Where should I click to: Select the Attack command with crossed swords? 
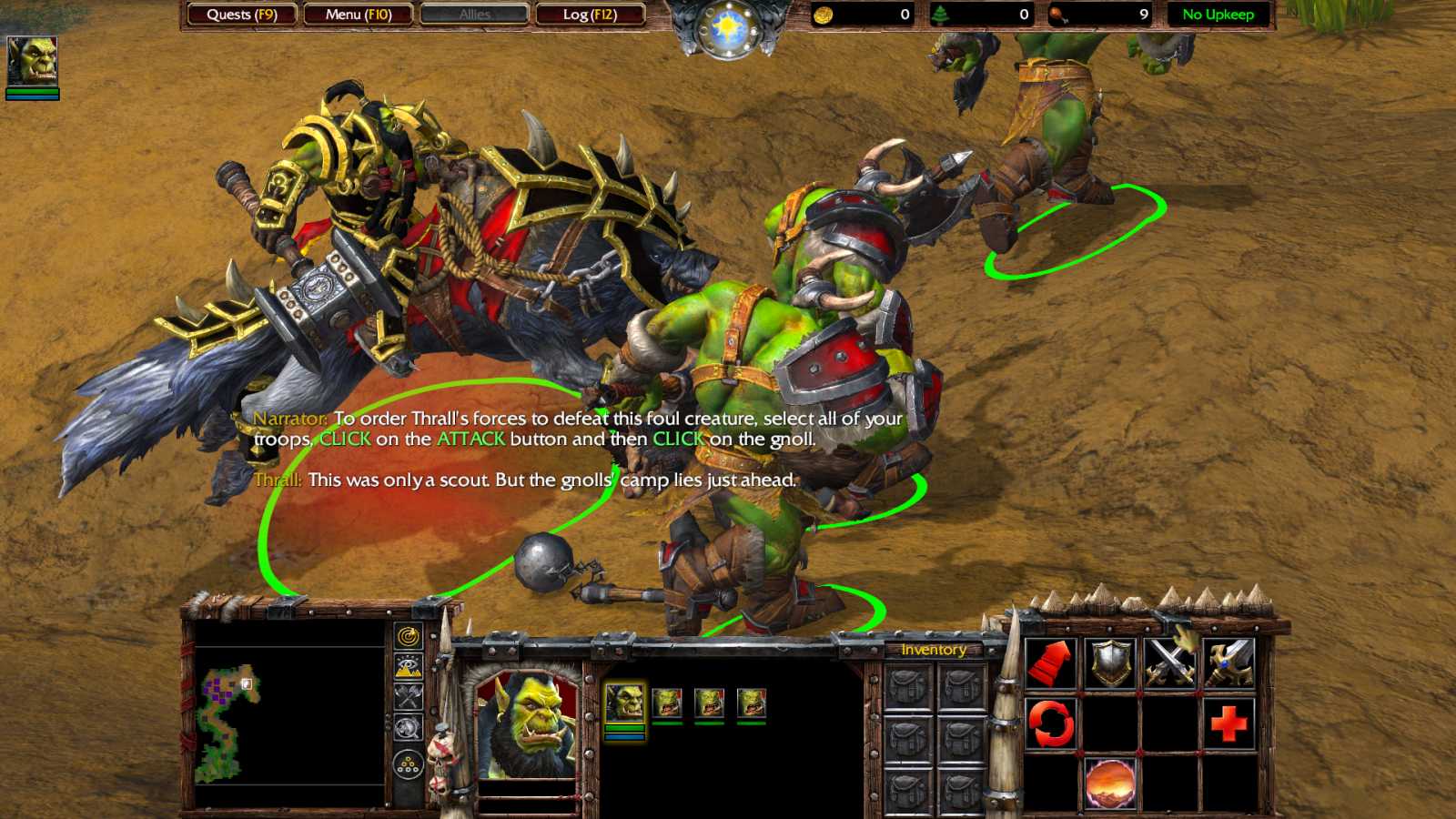(x=1169, y=662)
